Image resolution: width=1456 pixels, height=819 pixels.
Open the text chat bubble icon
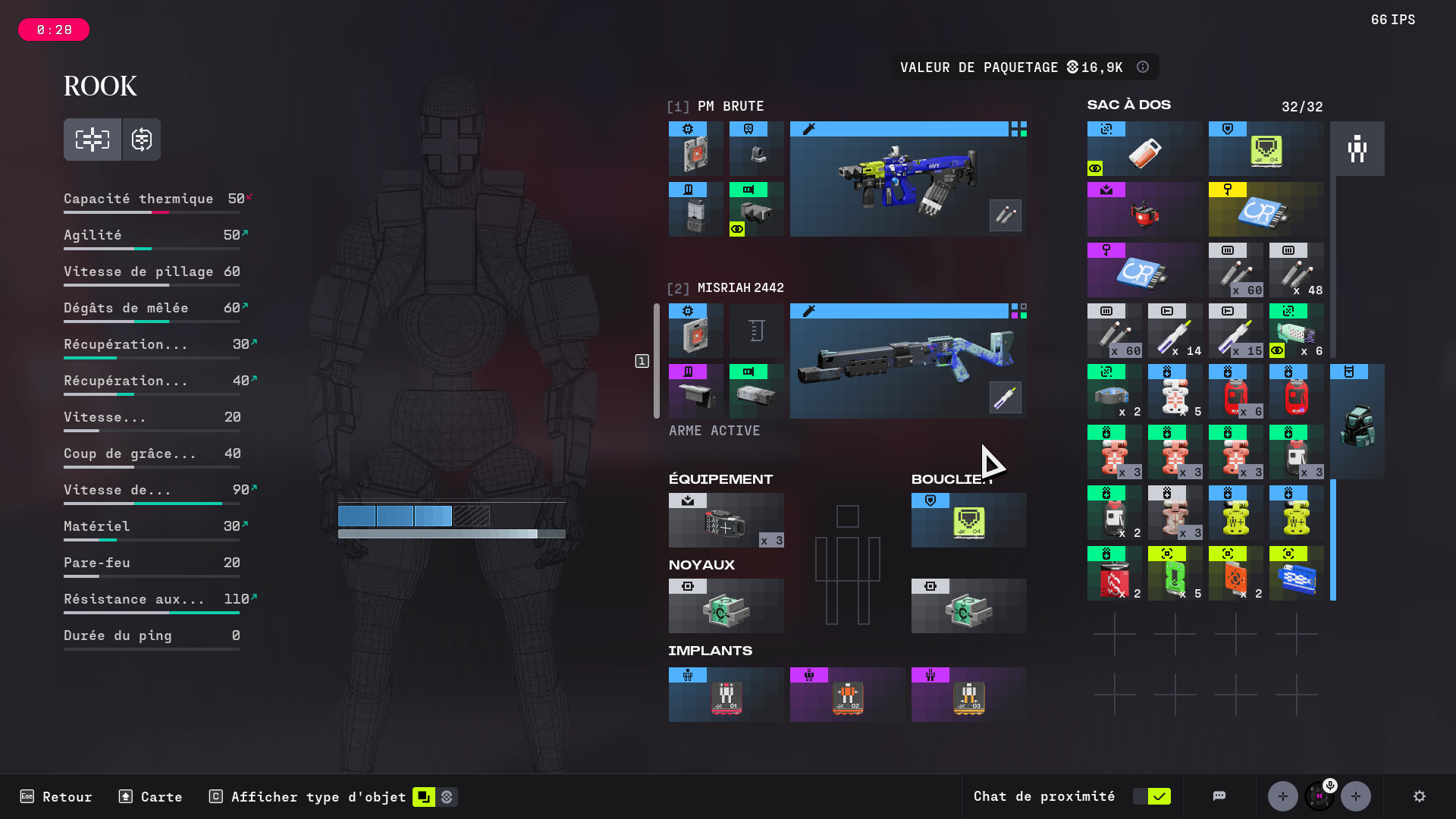click(x=1219, y=796)
